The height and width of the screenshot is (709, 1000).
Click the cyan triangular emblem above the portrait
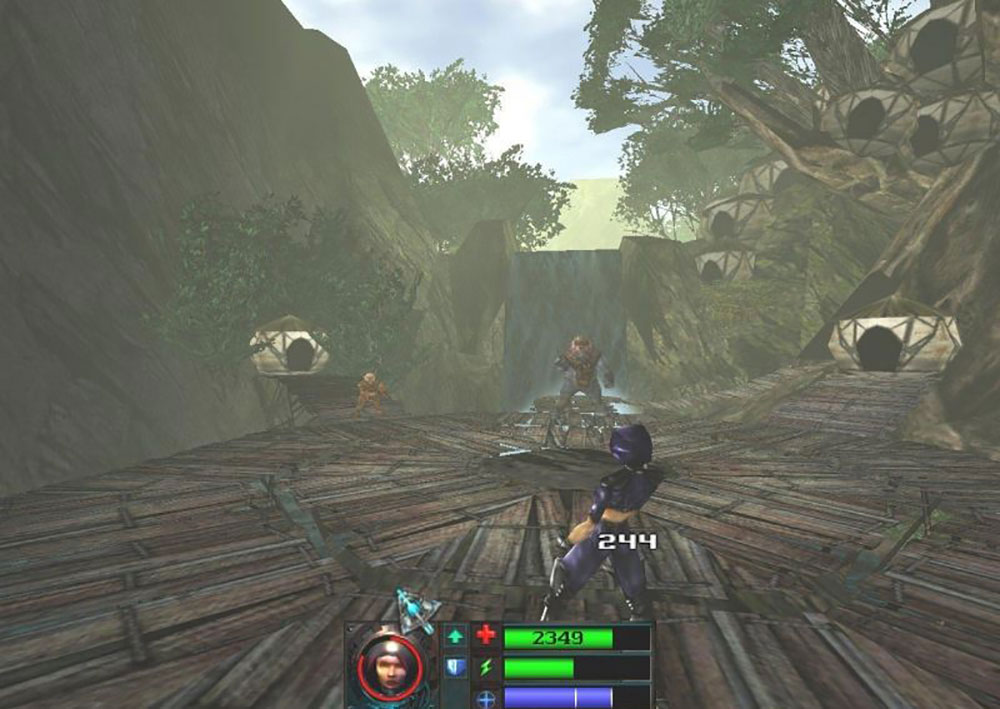point(411,609)
